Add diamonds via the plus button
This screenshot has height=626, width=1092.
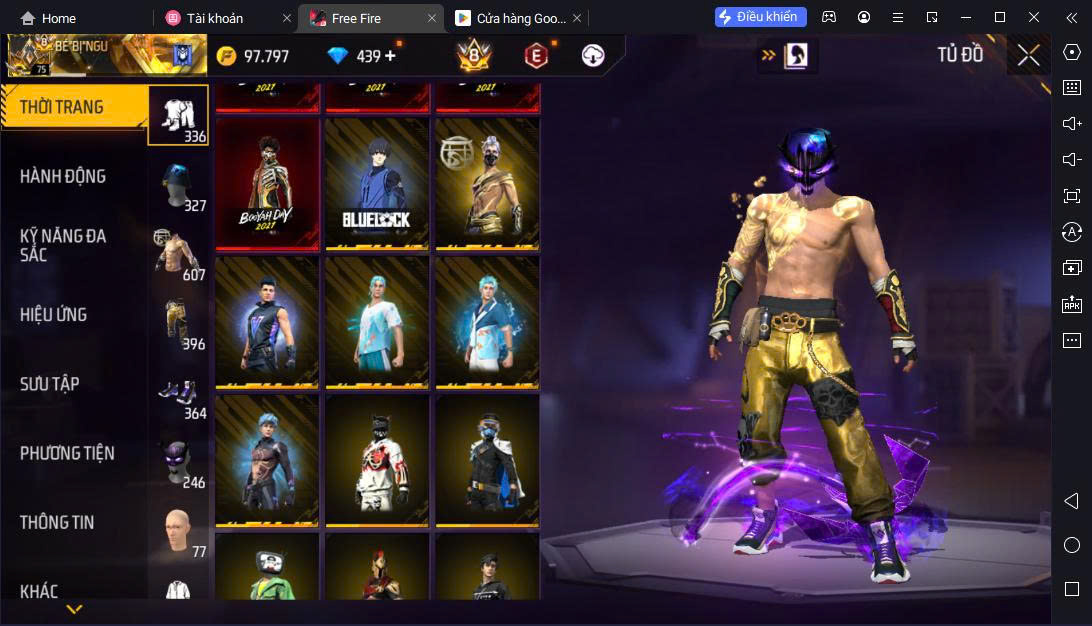(x=390, y=56)
